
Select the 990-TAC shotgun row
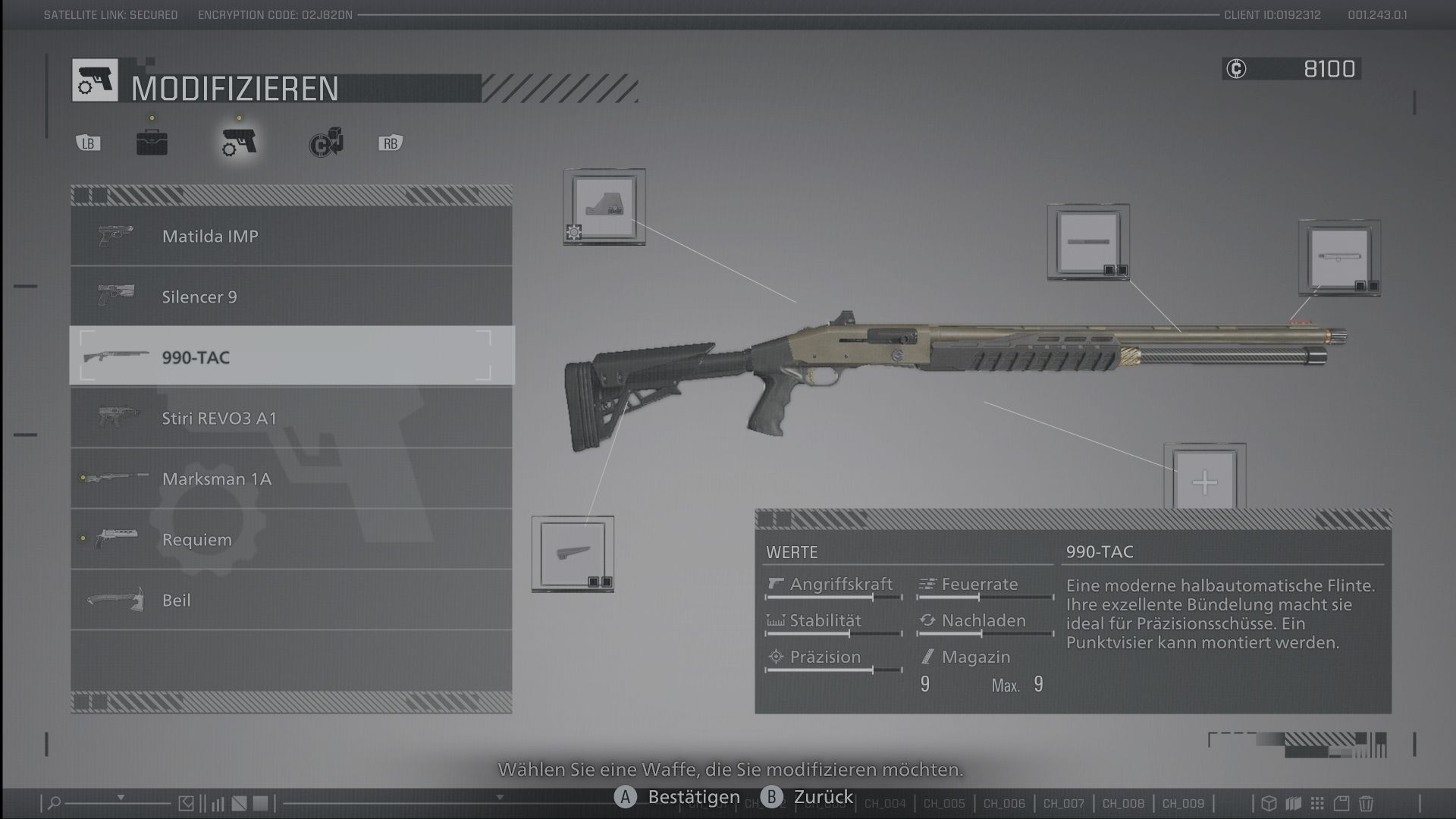pyautogui.click(x=291, y=357)
